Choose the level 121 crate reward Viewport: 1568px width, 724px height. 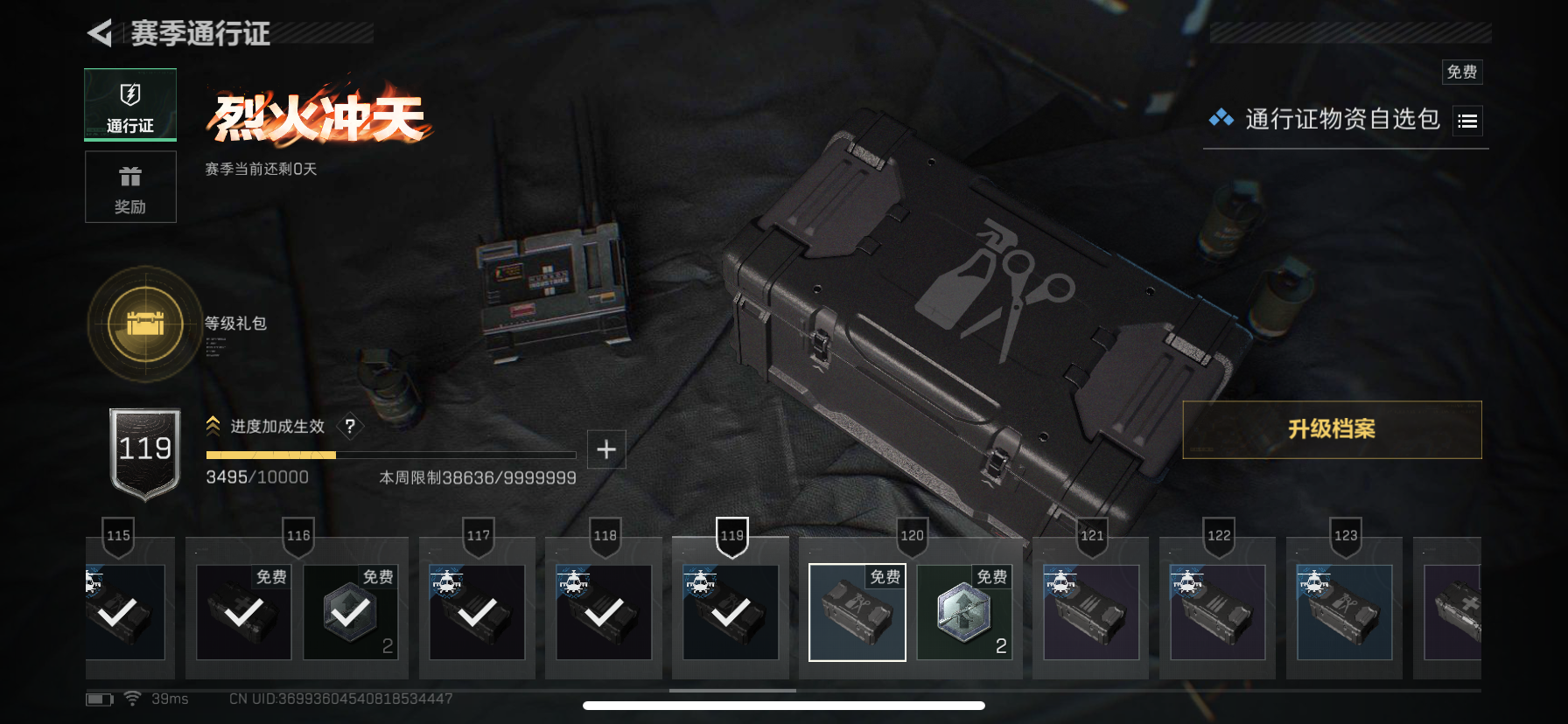(1091, 612)
